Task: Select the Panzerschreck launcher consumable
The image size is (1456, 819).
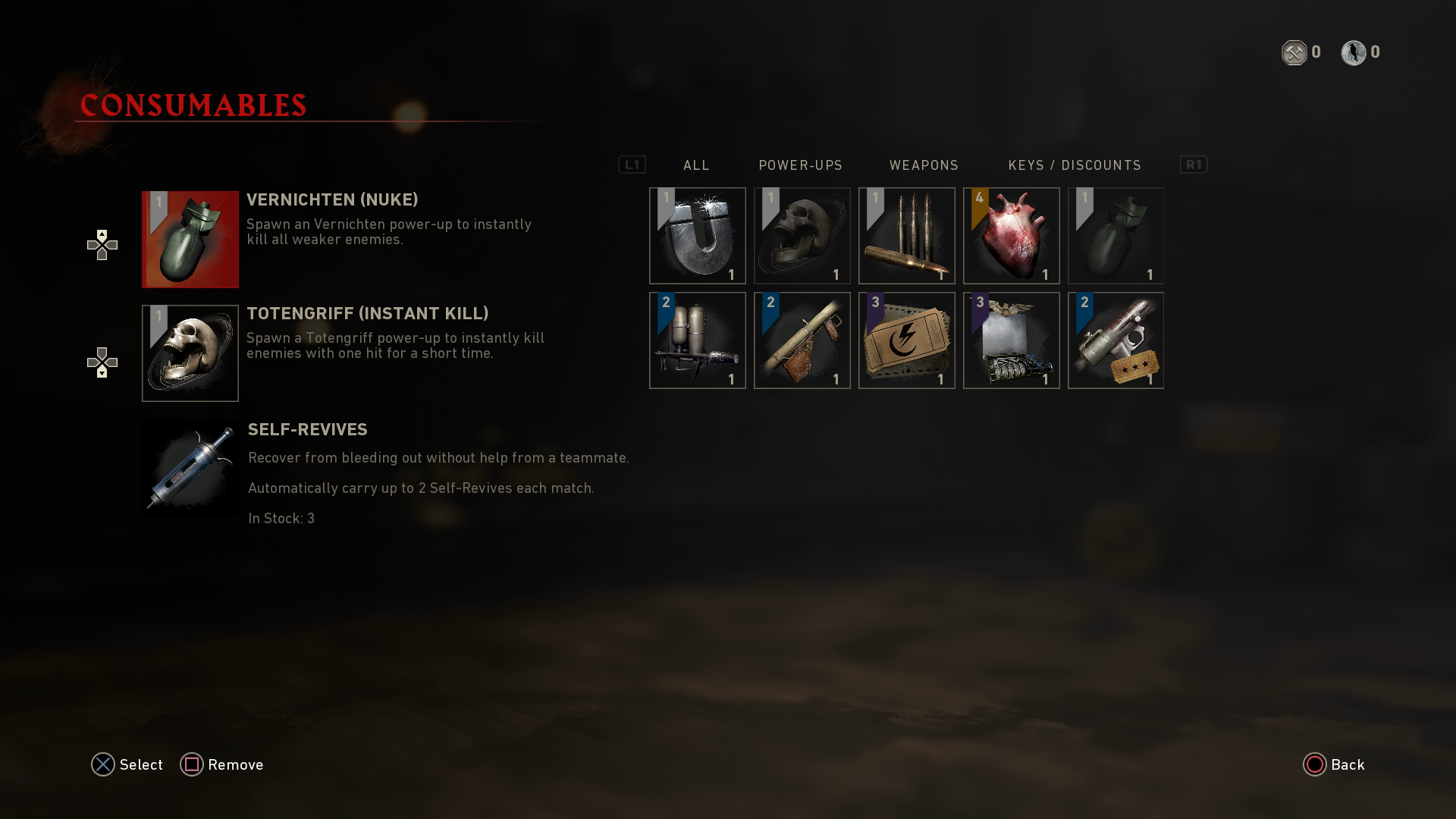Action: (x=802, y=340)
